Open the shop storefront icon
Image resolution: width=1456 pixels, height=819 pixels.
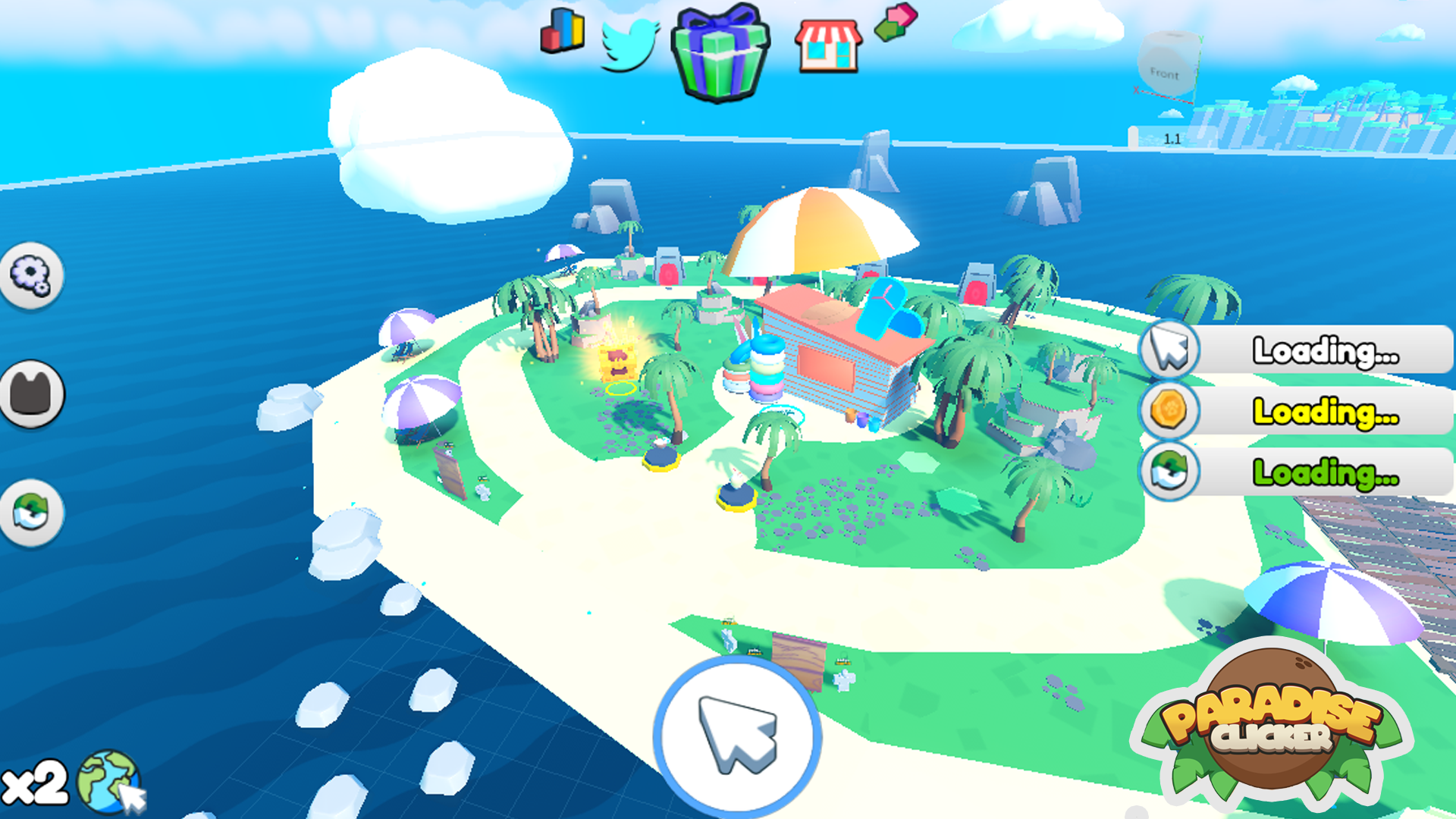tap(828, 45)
